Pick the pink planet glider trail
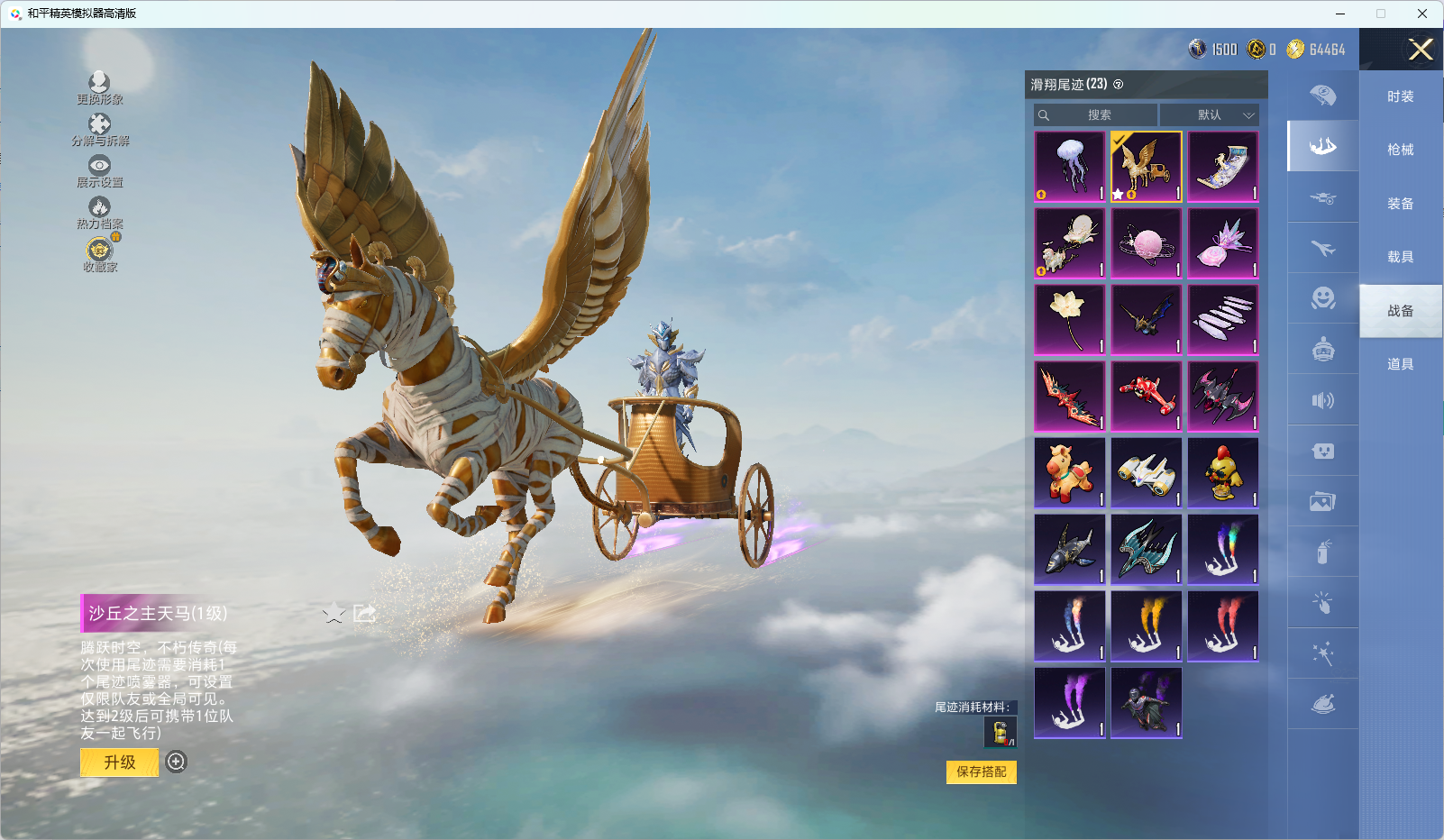This screenshot has width=1444, height=840. pos(1147,243)
